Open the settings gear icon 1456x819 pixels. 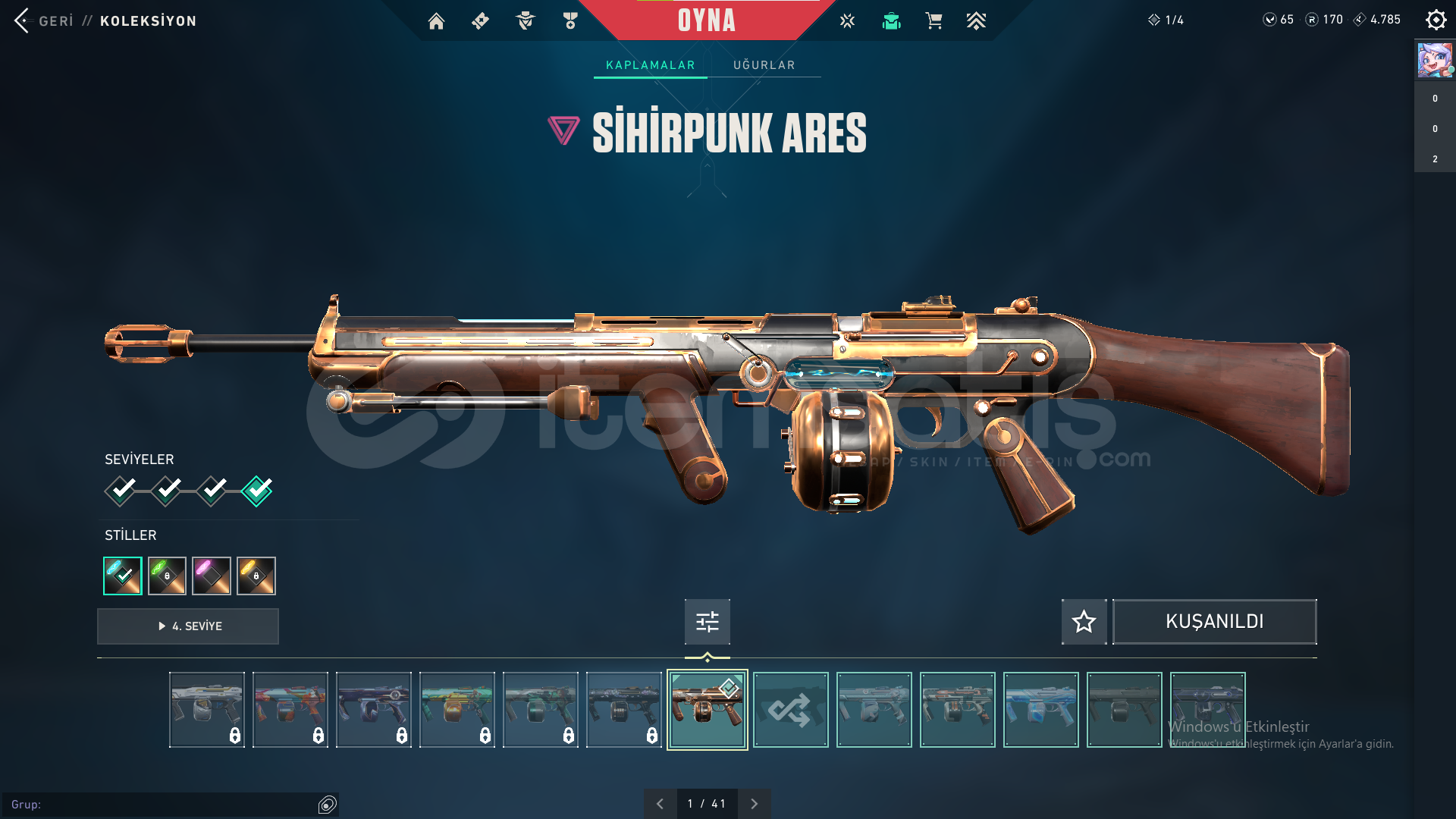point(1436,20)
